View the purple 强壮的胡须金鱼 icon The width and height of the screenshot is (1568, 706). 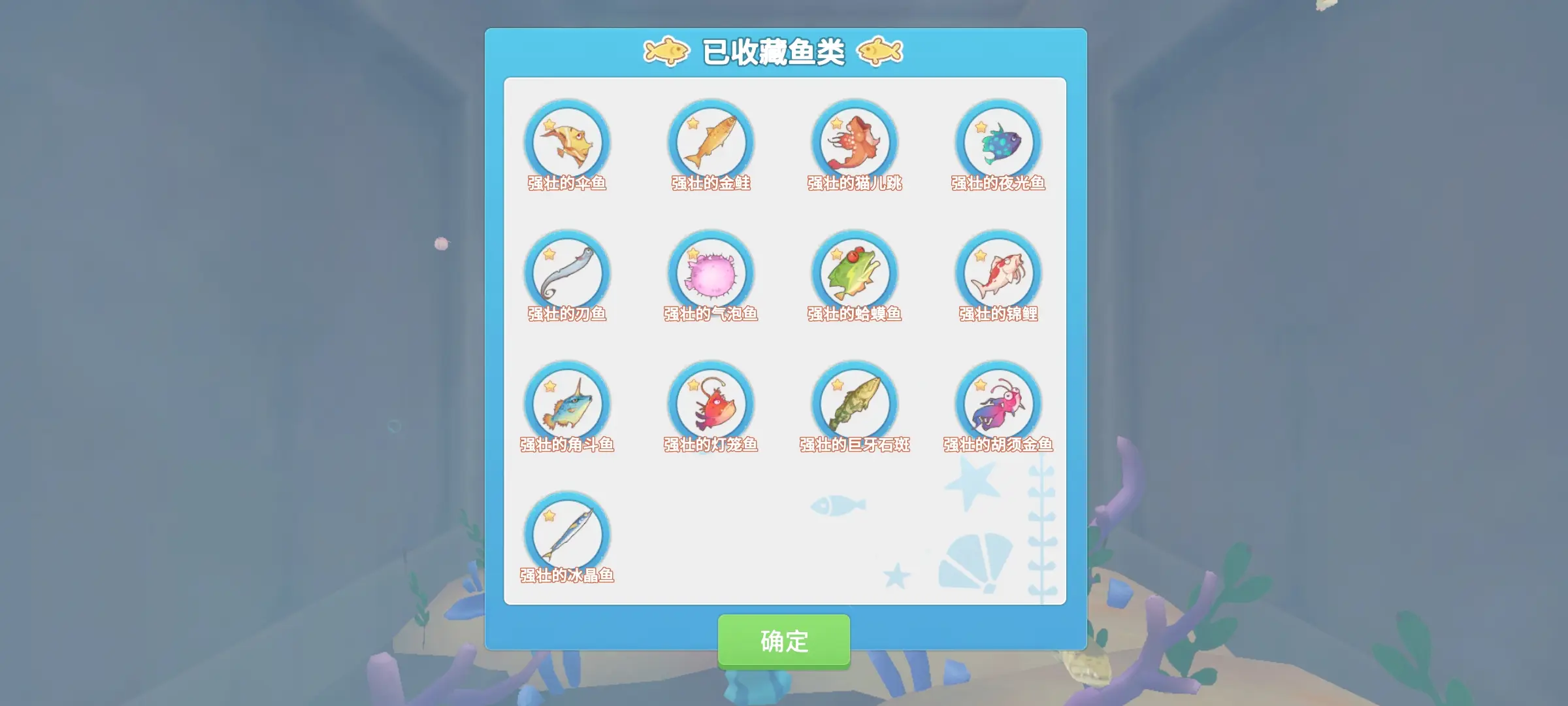[998, 405]
